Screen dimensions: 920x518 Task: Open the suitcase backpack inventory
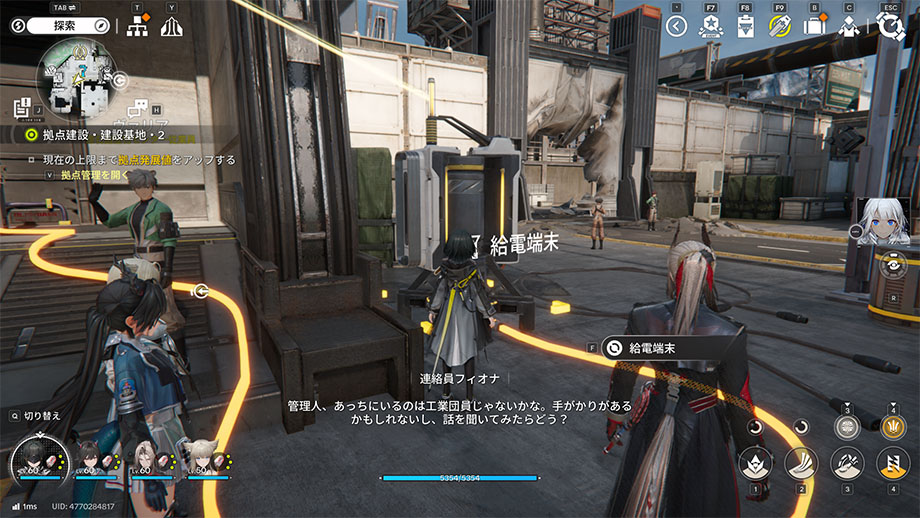[814, 27]
